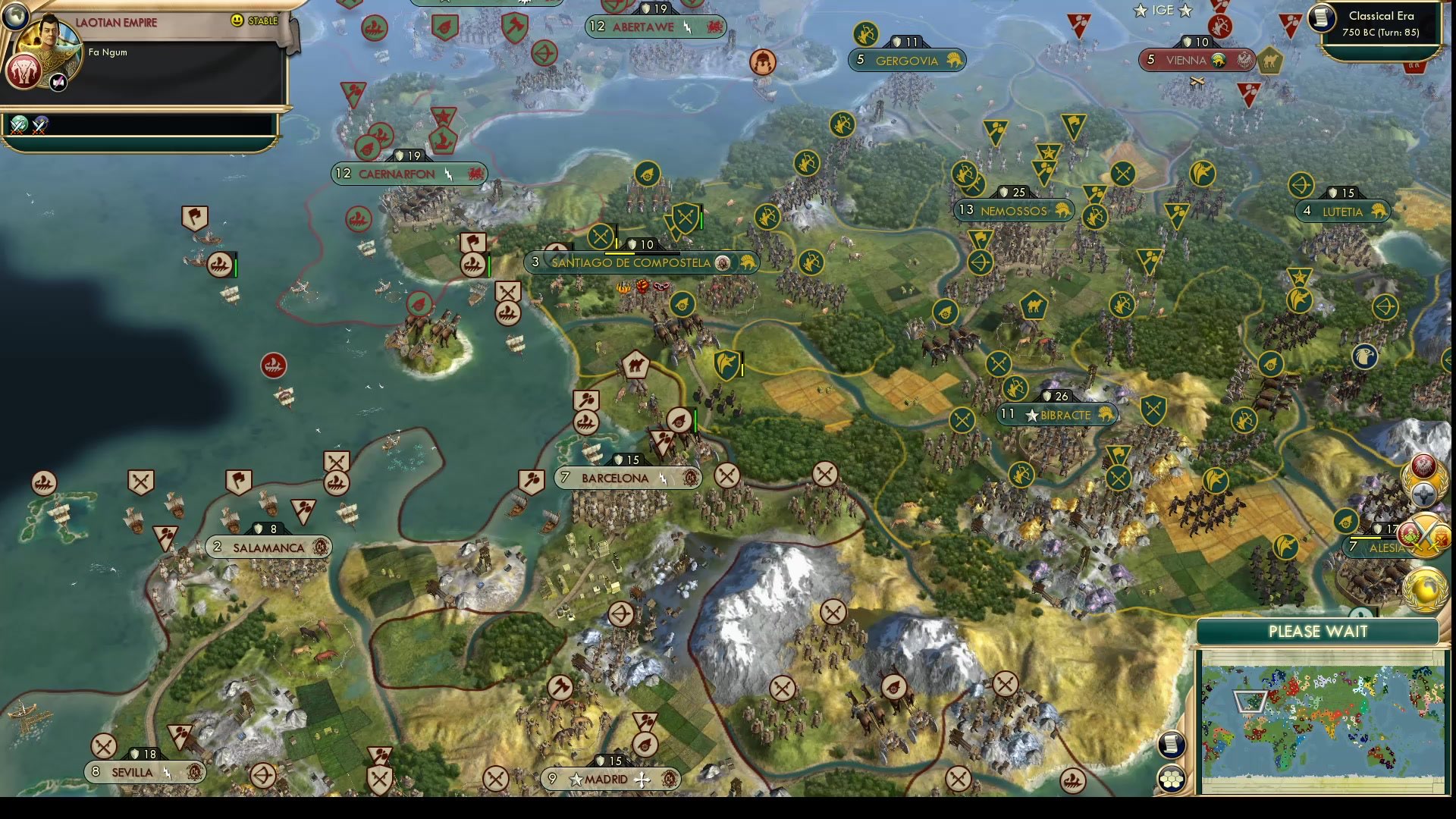Click the purple crossed-swords notification icon
This screenshot has height=819, width=1456.
[x=40, y=124]
